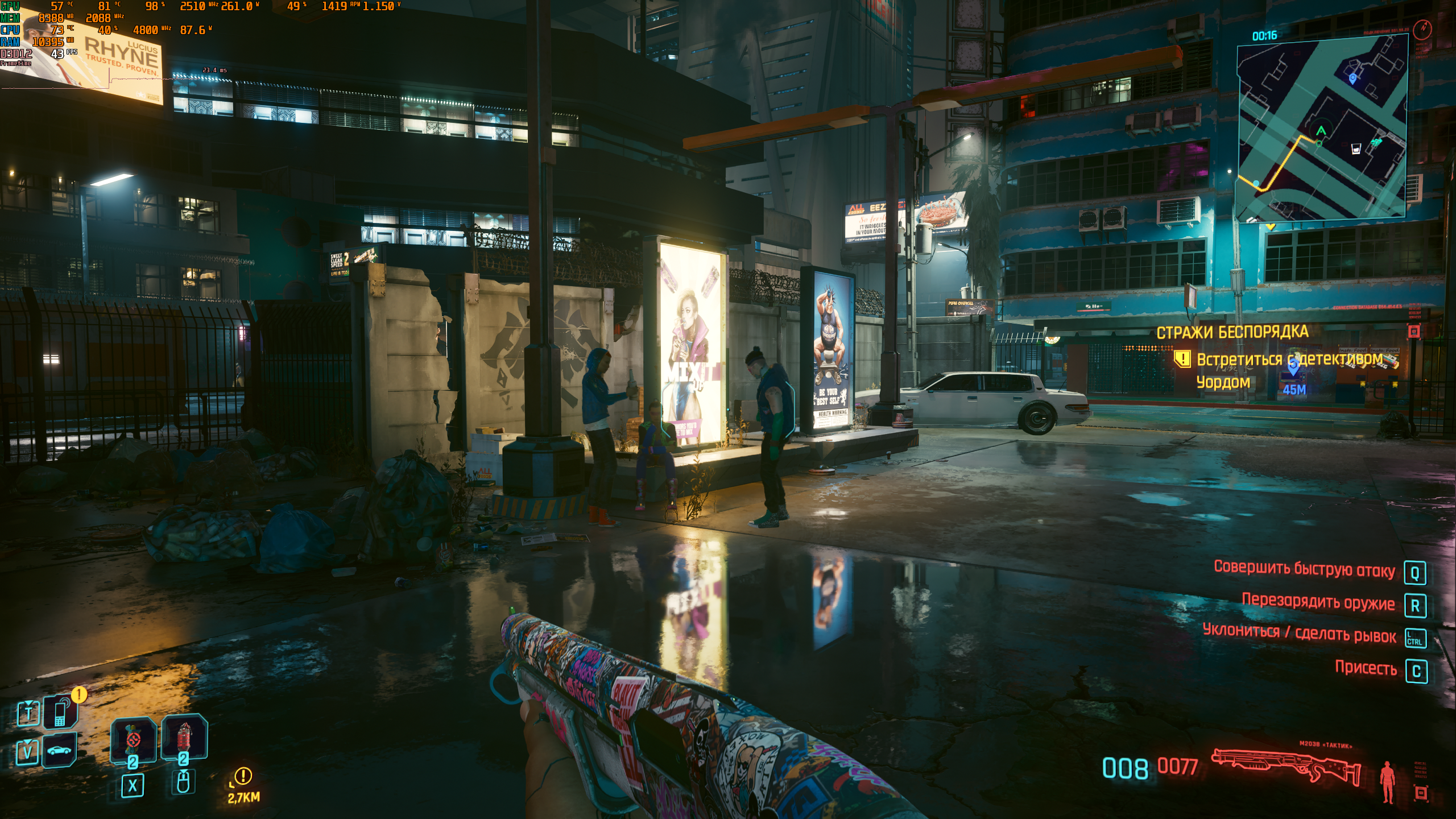1456x819 pixels.
Task: Use the red healing inhaler slot
Action: (184, 738)
